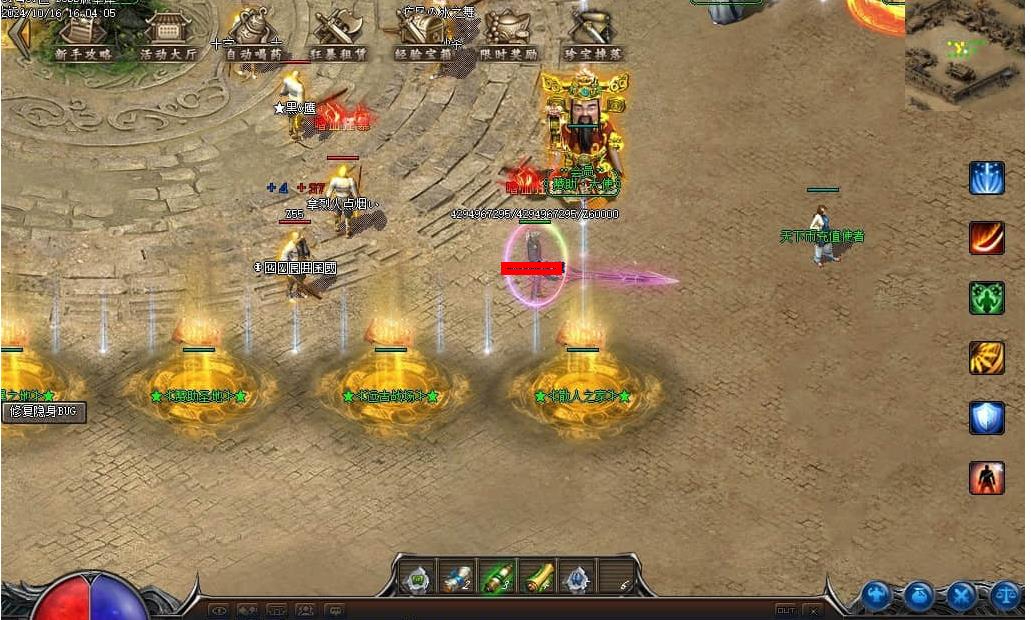
Task: Open the scales trade button
Action: (1004, 597)
